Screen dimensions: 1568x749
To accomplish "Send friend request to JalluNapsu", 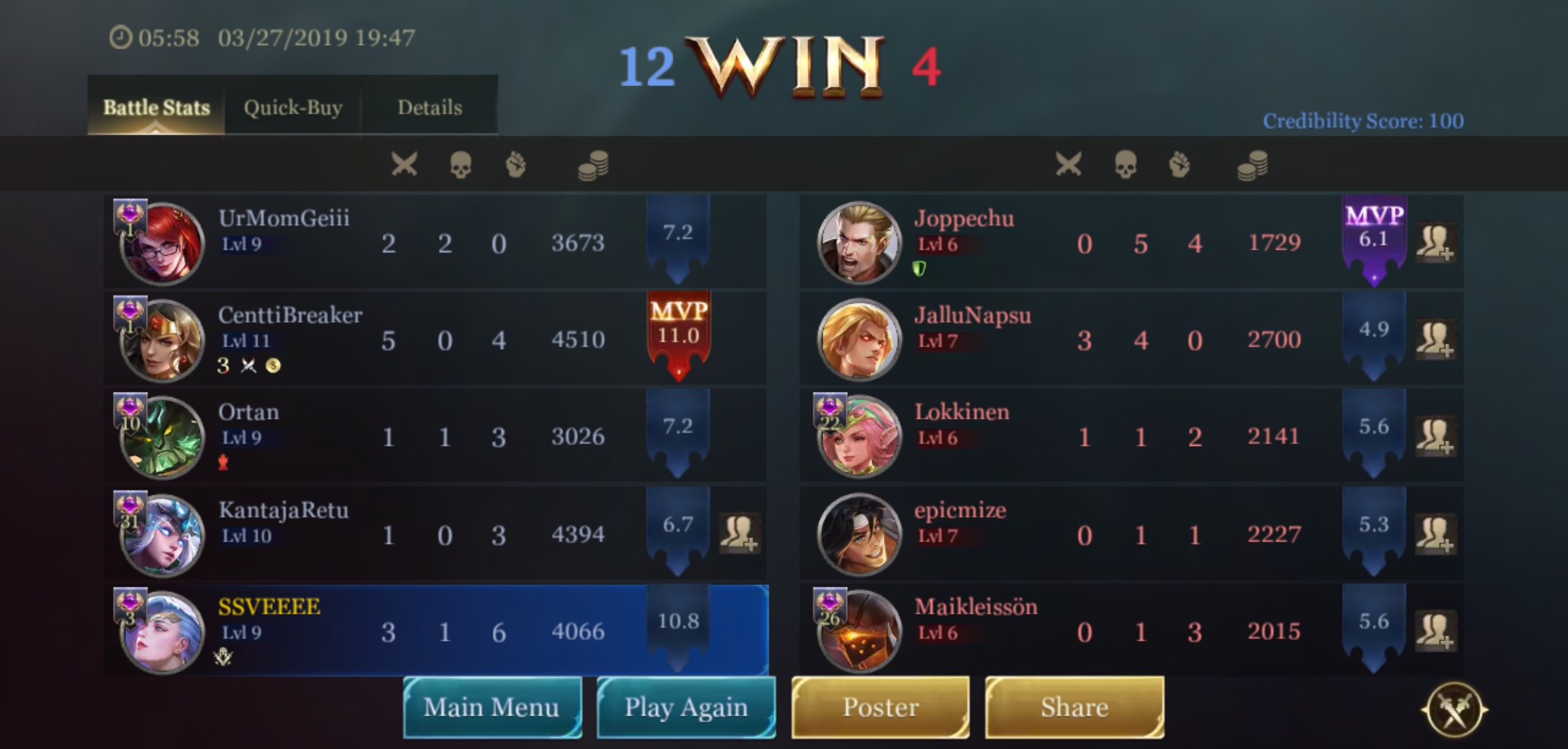I will pos(1435,339).
